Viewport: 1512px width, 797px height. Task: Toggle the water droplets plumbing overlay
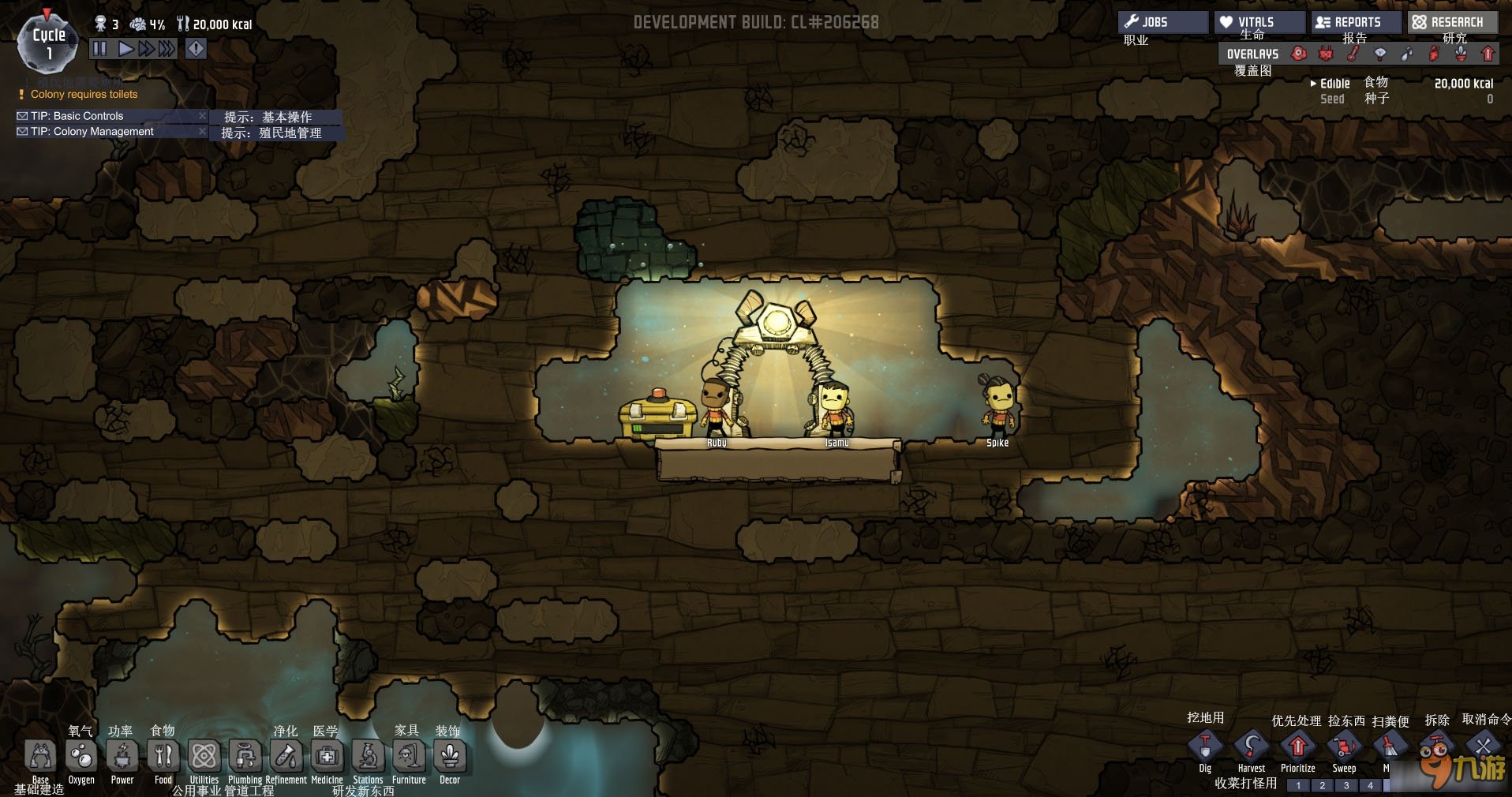[x=1407, y=54]
